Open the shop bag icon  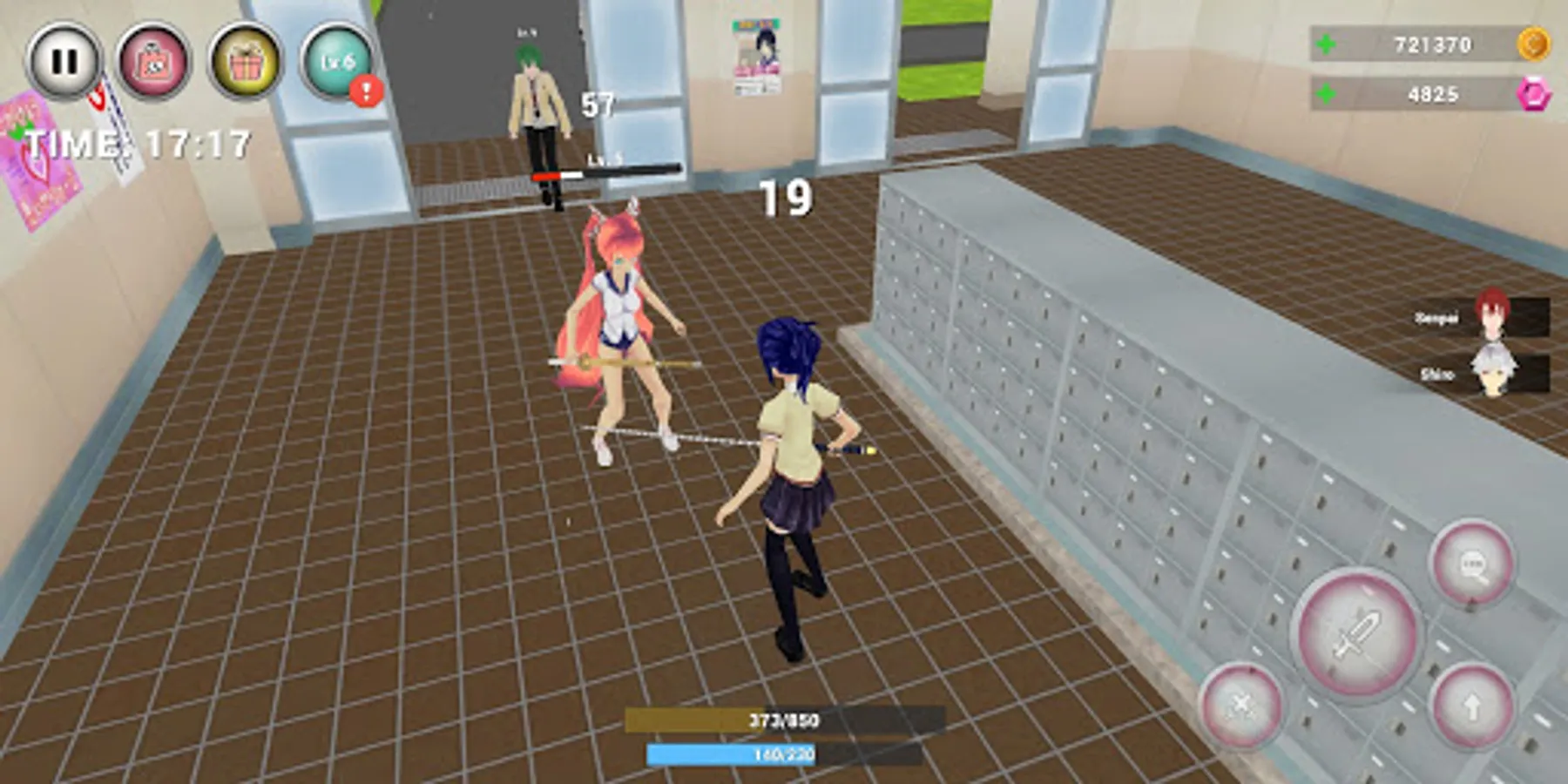coord(152,59)
